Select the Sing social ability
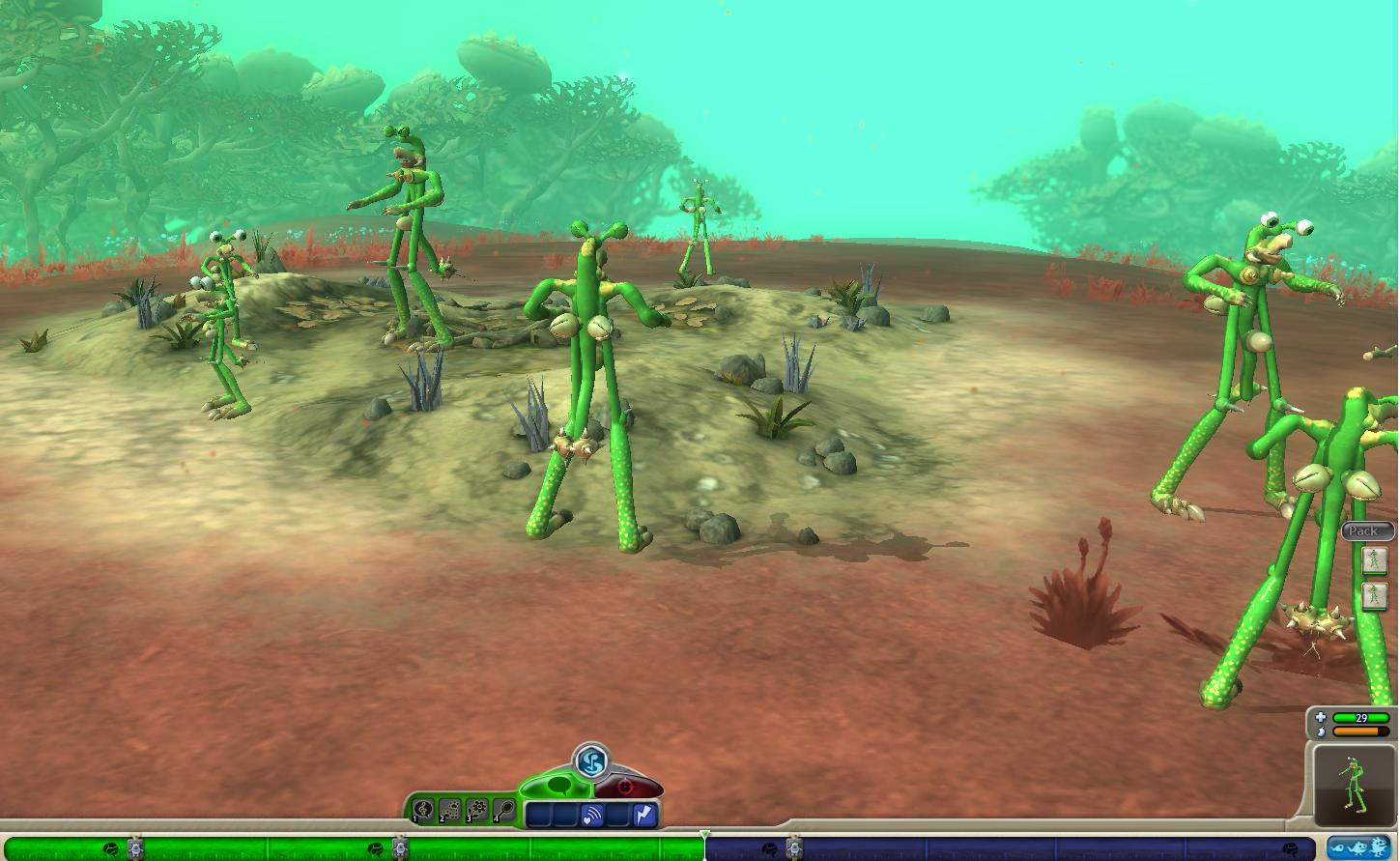Screen dimensions: 1400x861 click(423, 810)
